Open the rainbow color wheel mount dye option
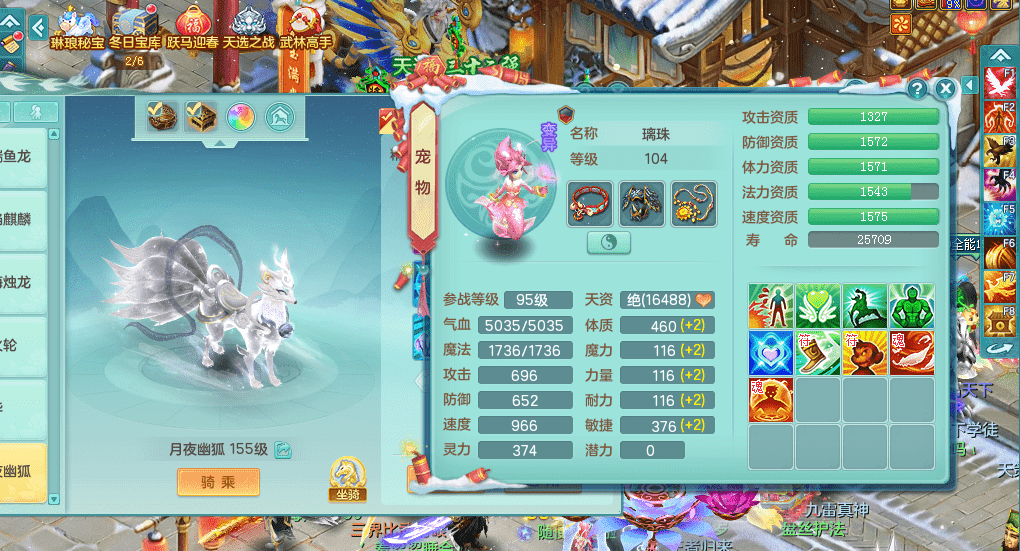This screenshot has width=1020, height=551. [x=240, y=117]
